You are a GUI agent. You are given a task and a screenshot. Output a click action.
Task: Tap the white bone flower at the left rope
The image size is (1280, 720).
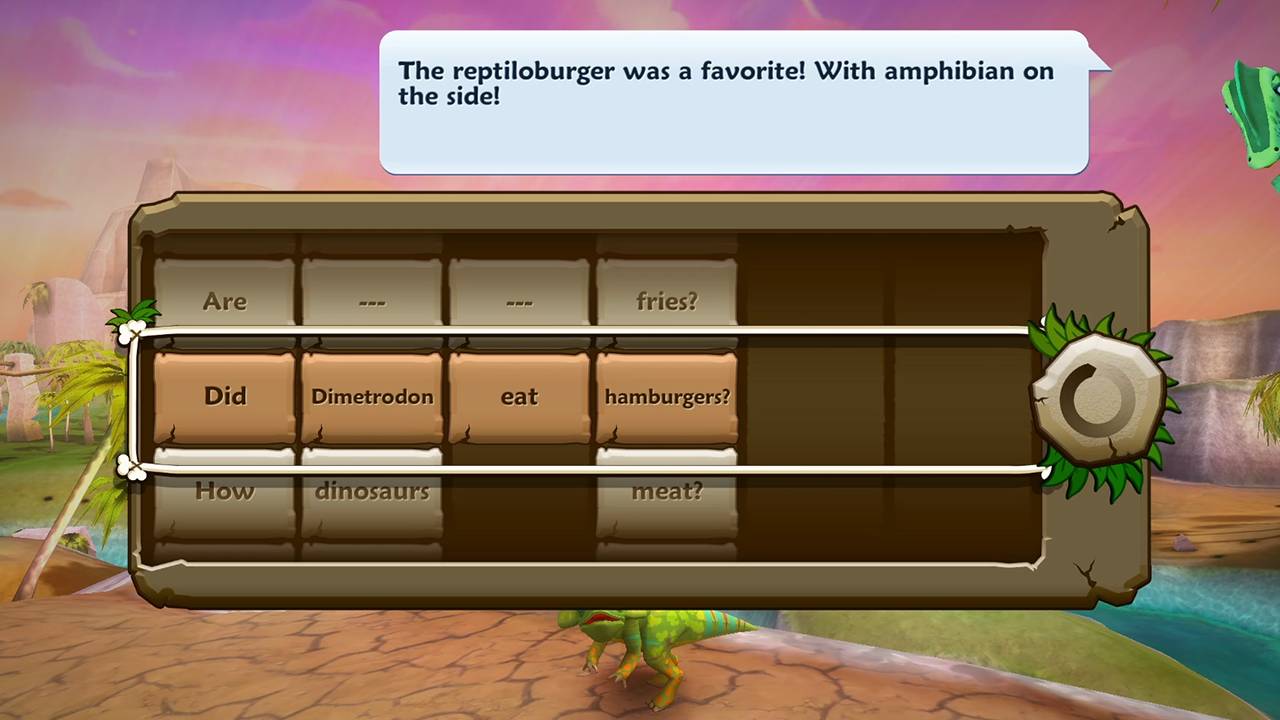pos(133,330)
